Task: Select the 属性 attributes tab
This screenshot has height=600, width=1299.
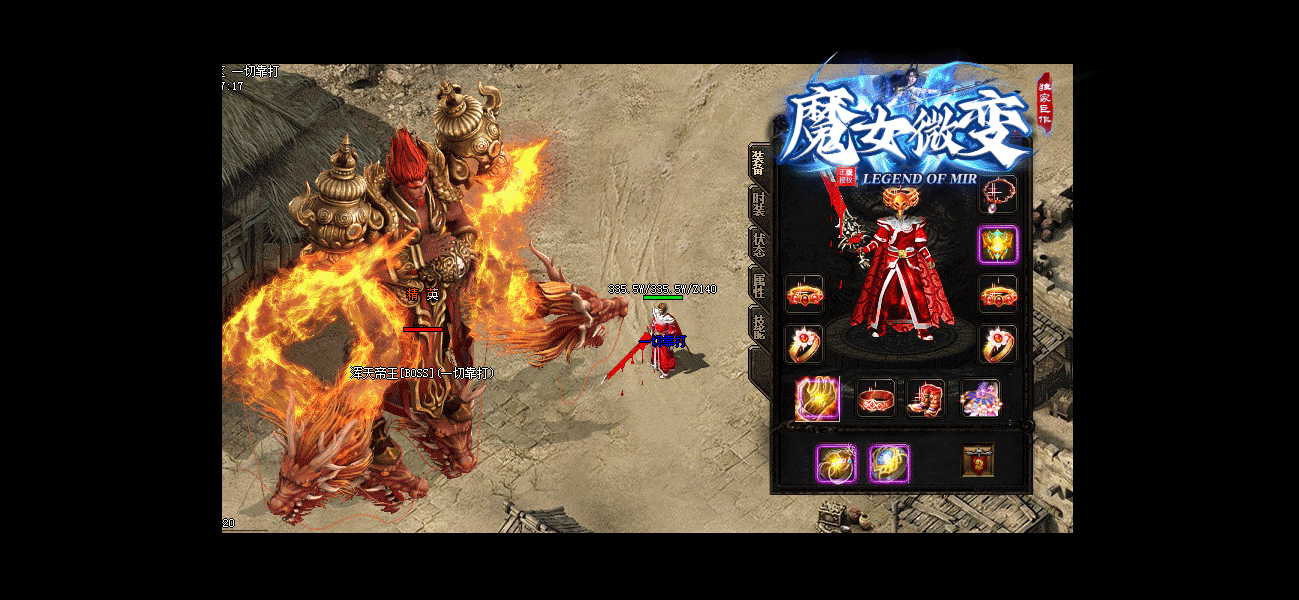Action: coord(759,286)
